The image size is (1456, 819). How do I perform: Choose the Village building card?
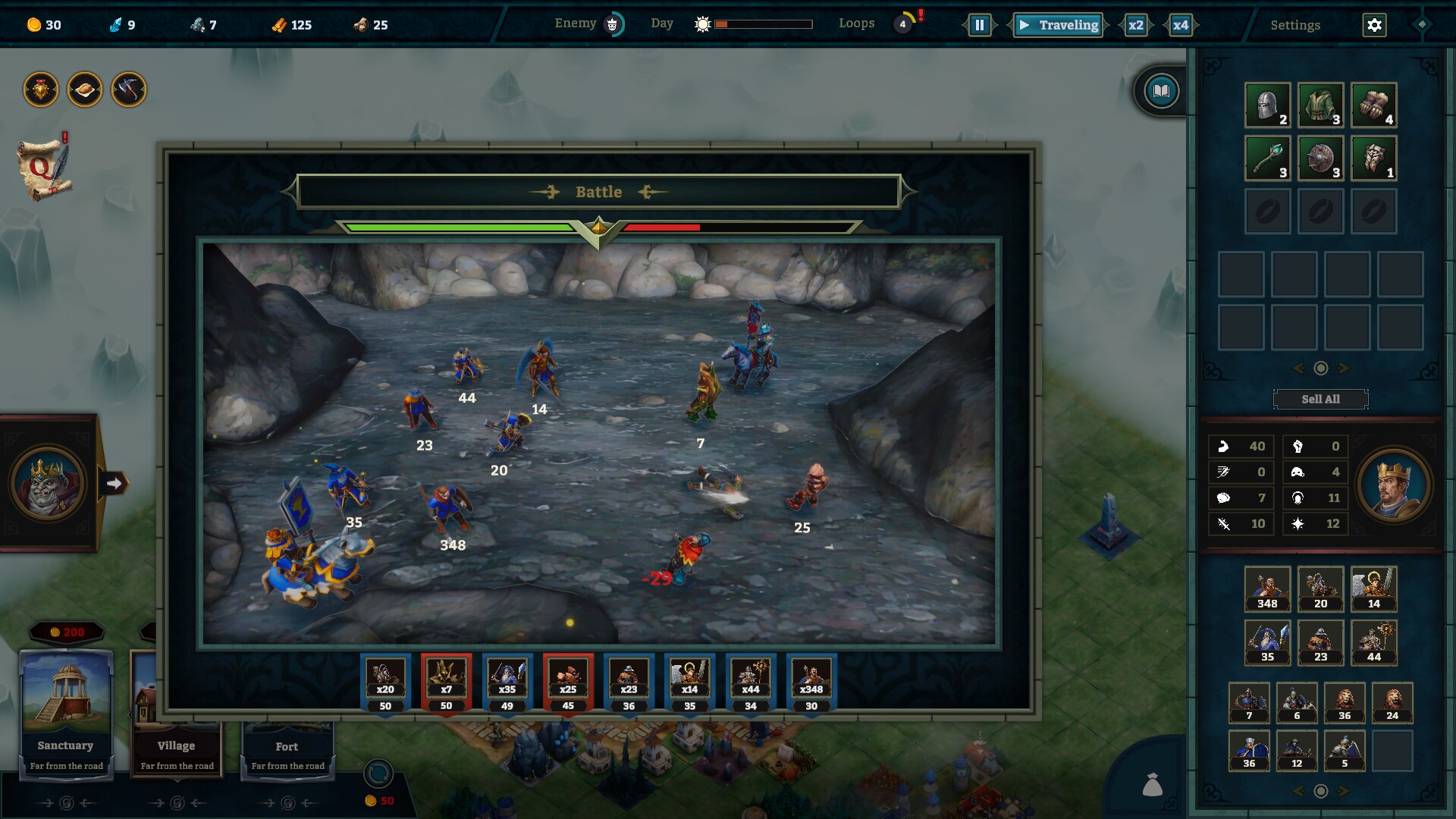pos(177,713)
